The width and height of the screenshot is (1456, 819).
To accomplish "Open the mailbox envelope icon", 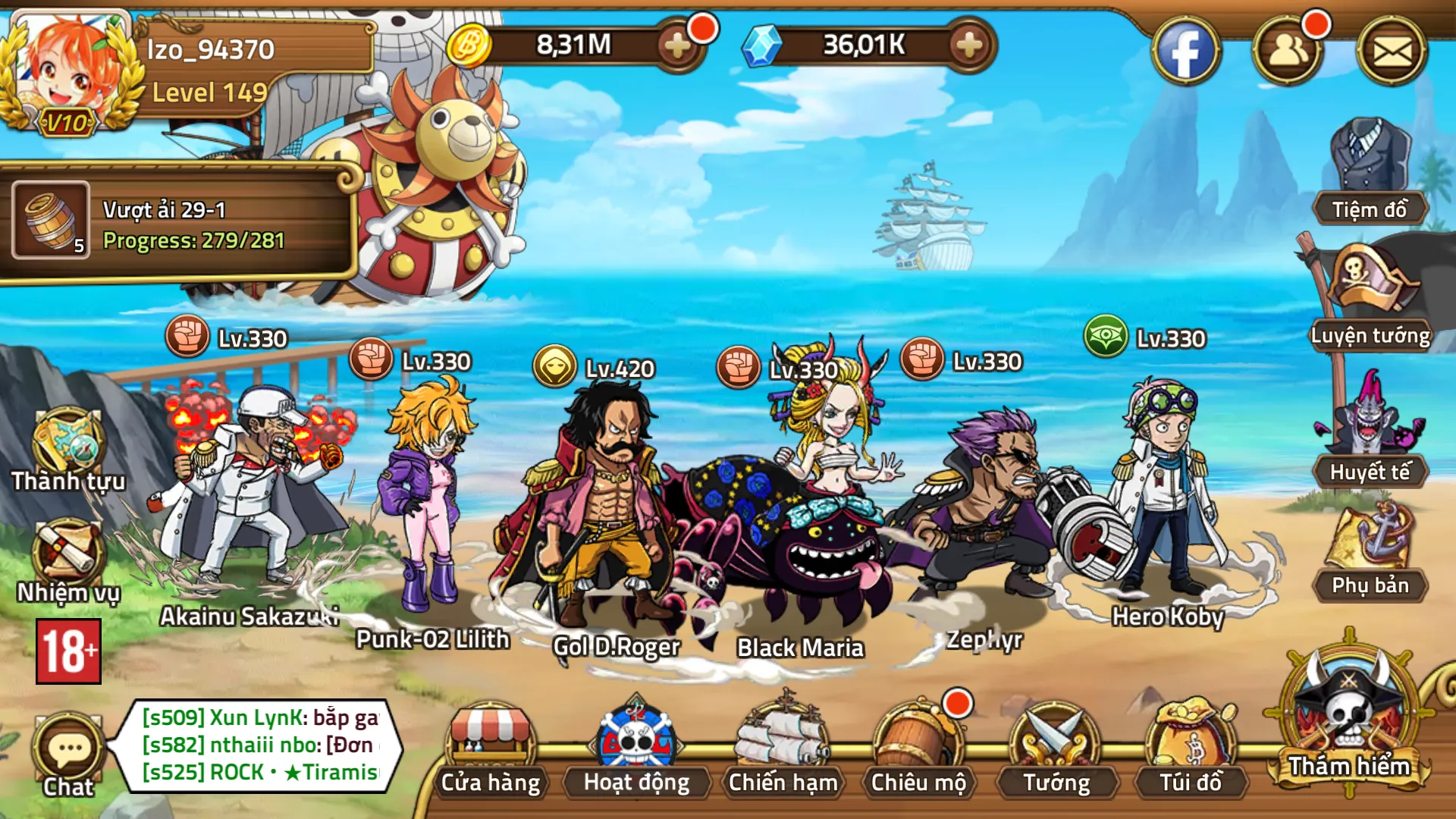I will click(x=1395, y=49).
